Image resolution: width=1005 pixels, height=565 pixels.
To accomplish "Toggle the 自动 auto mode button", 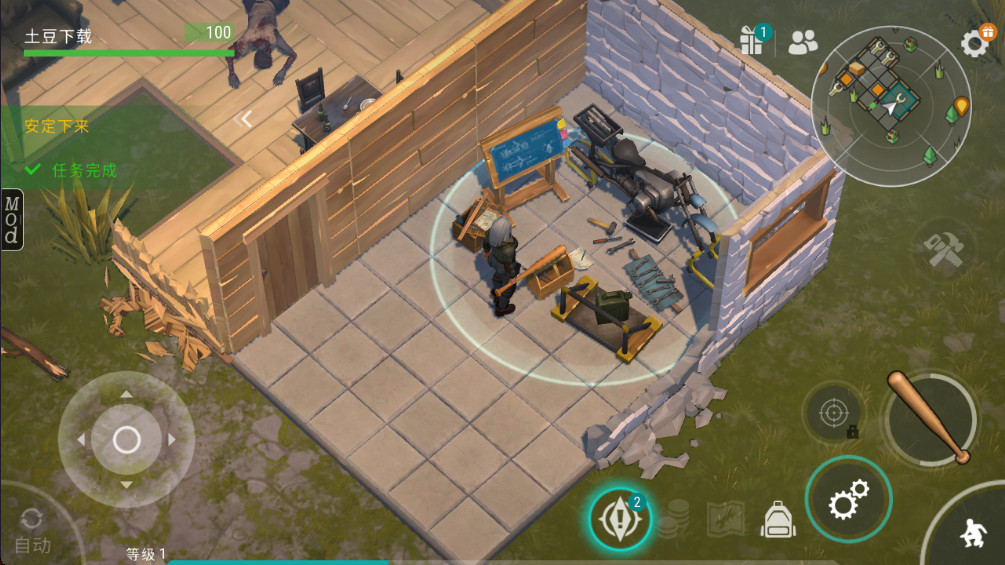I will coord(32,532).
